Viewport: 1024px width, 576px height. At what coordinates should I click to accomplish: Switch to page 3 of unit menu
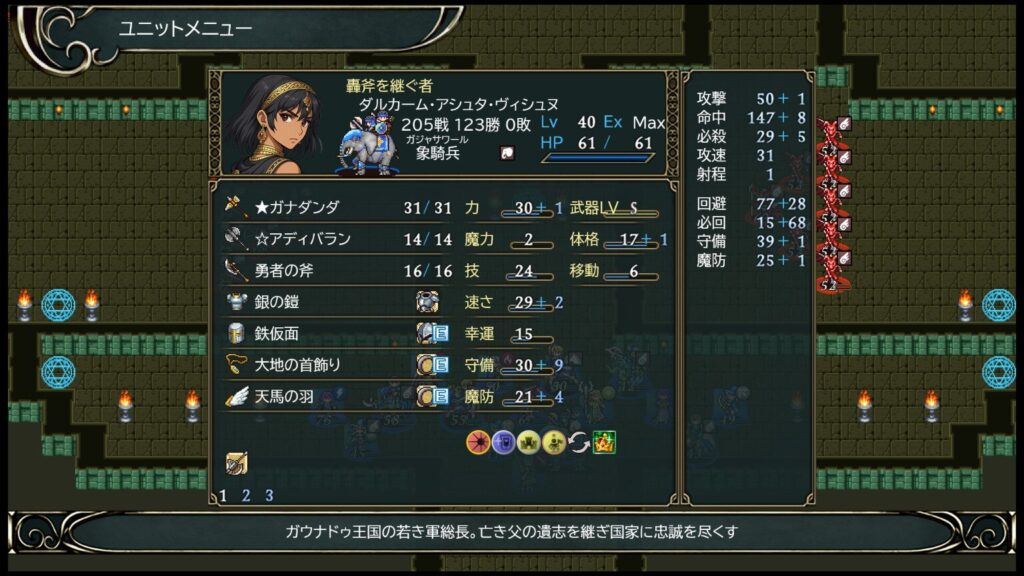(x=269, y=495)
